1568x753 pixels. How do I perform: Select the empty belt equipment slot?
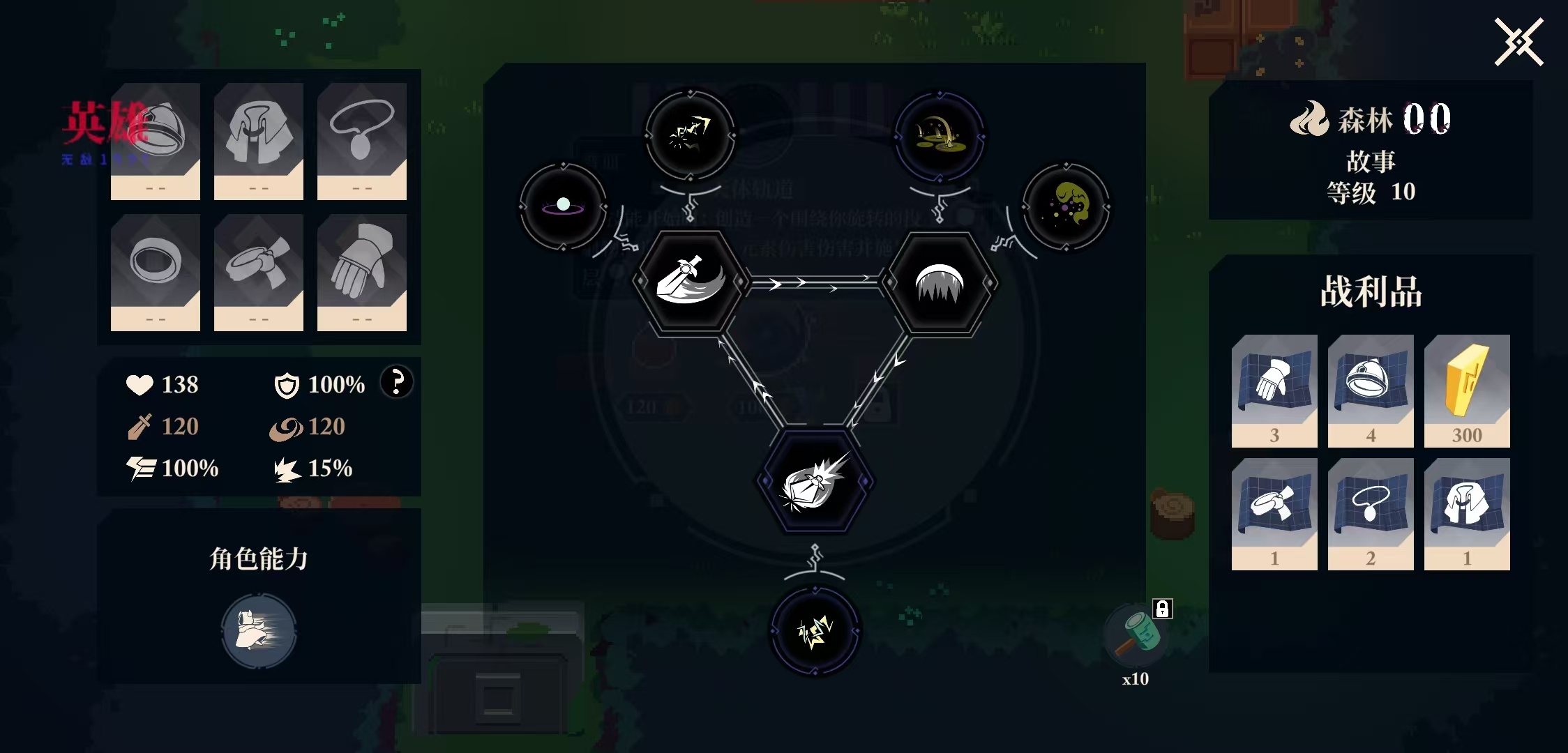(259, 272)
